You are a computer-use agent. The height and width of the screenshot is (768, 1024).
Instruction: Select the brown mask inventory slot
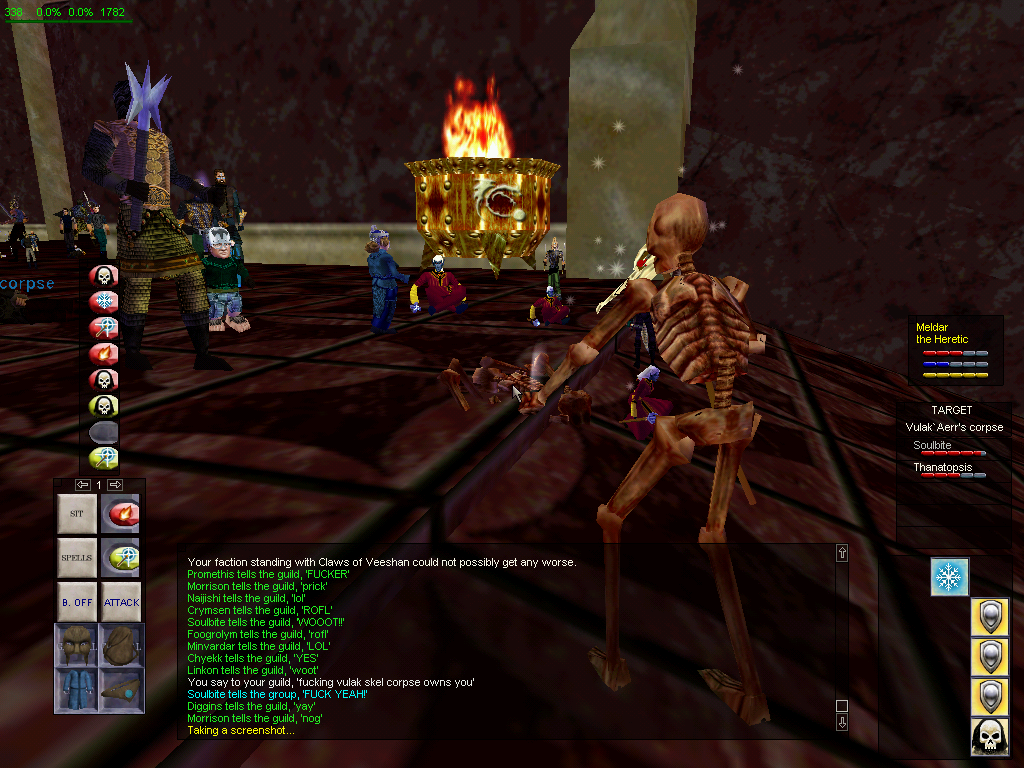[x=77, y=645]
